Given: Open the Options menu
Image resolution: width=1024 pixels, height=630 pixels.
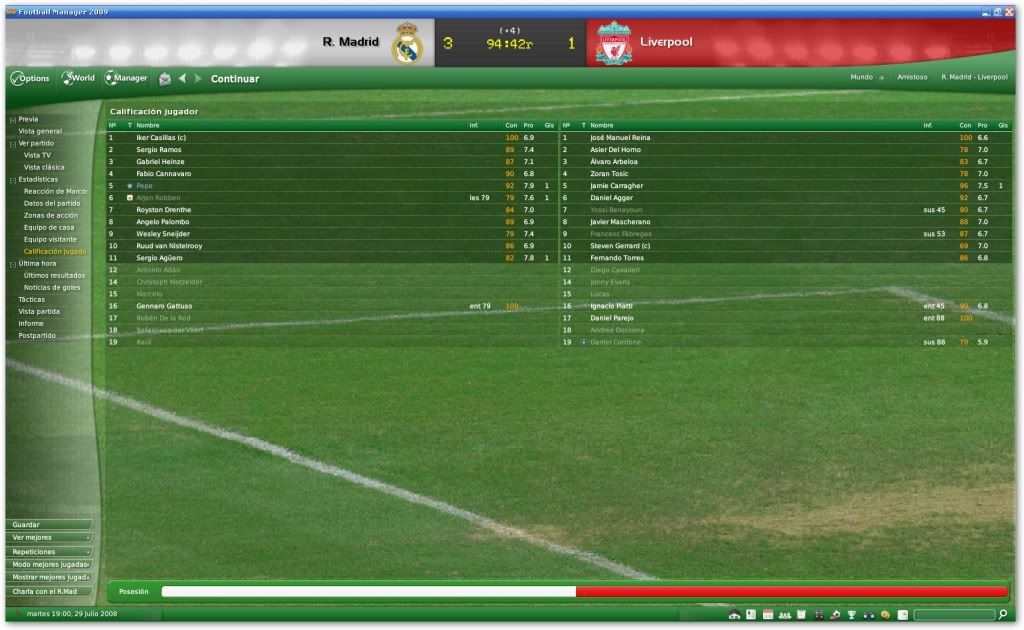Looking at the screenshot, I should (30, 78).
